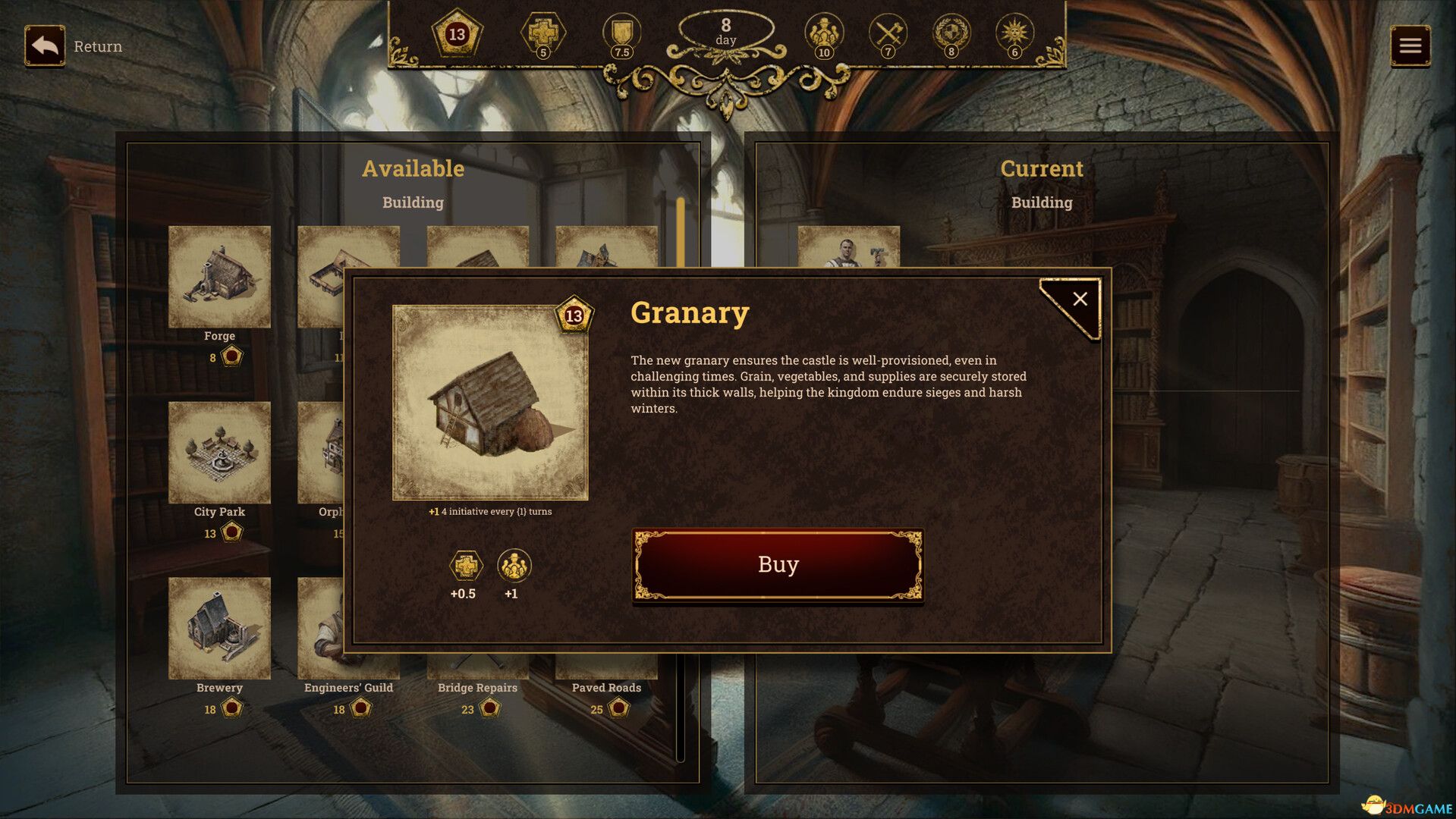Click the day 8 counter emblem
1456x819 pixels.
(x=726, y=33)
